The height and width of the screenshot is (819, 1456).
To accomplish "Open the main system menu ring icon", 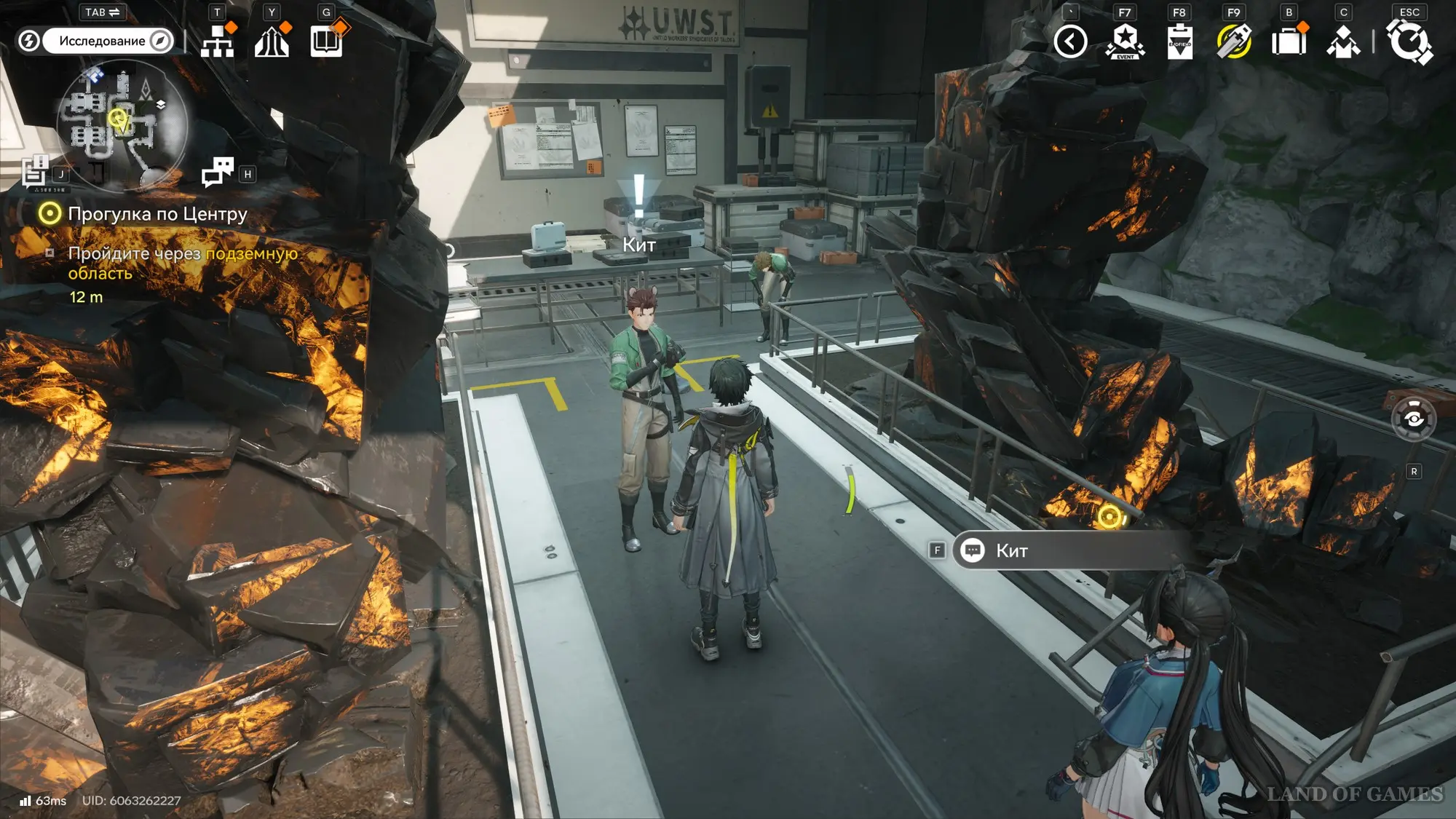I will tap(1409, 41).
